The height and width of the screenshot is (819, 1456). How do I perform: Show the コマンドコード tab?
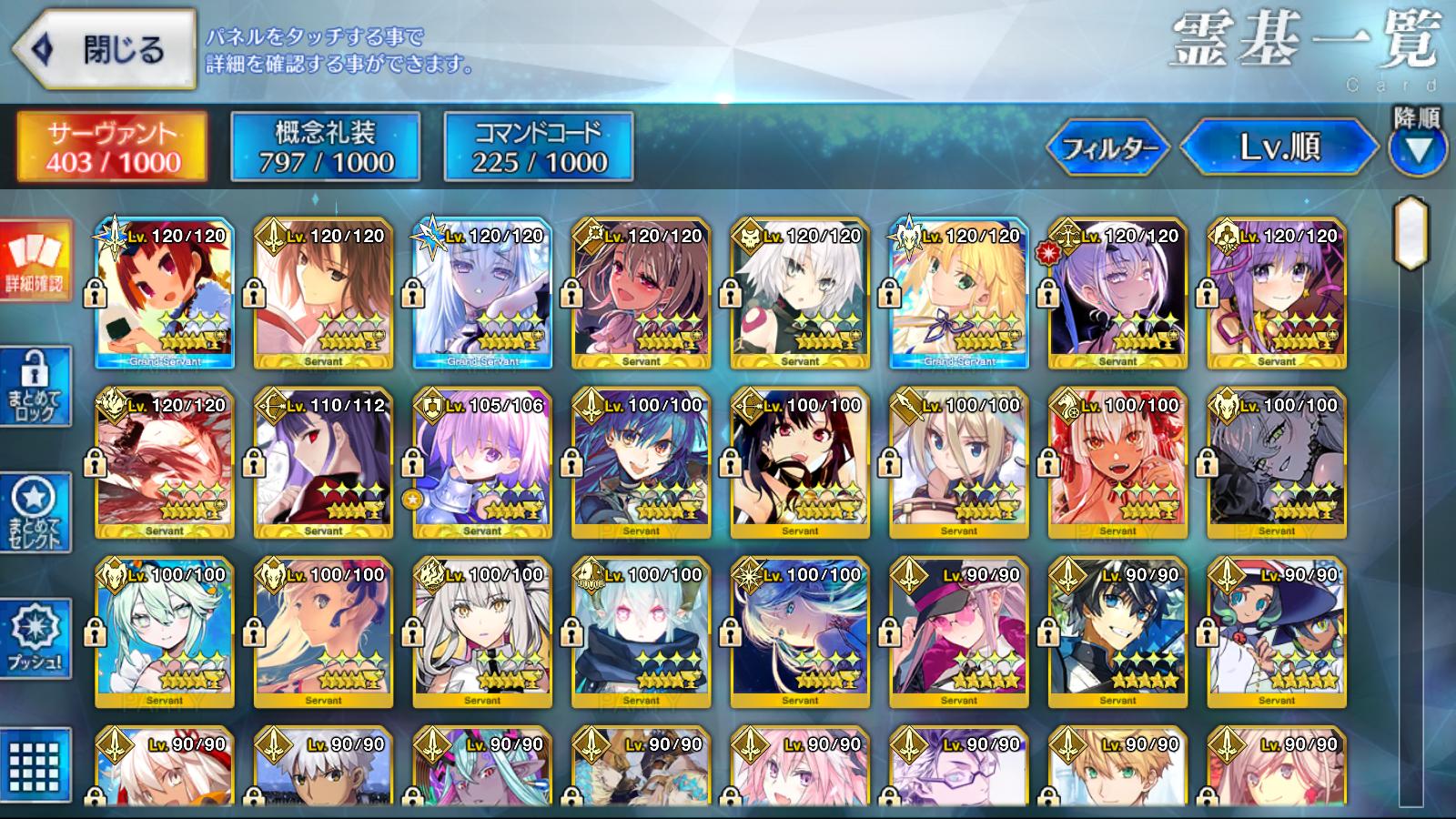pyautogui.click(x=539, y=147)
